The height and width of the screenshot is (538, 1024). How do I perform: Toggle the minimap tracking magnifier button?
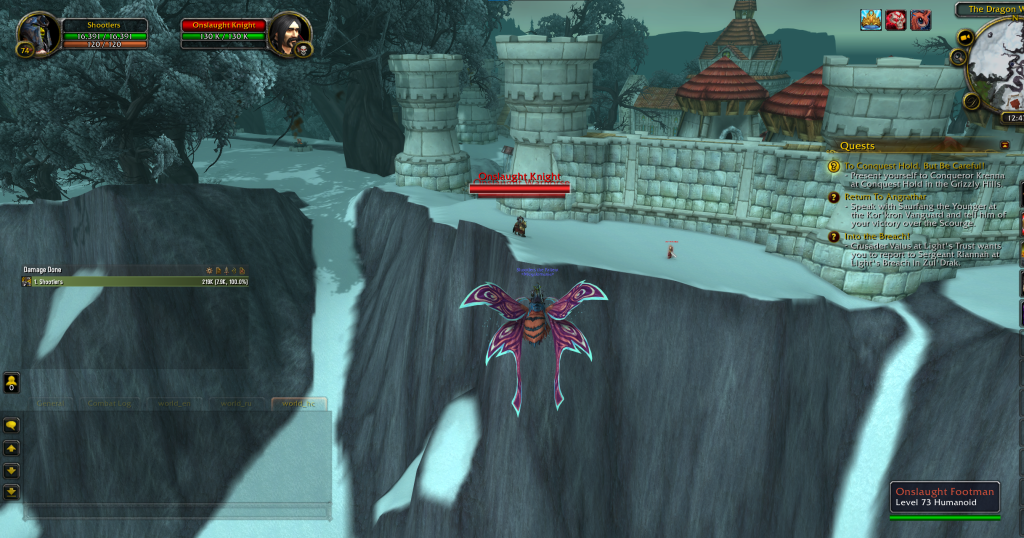point(959,58)
